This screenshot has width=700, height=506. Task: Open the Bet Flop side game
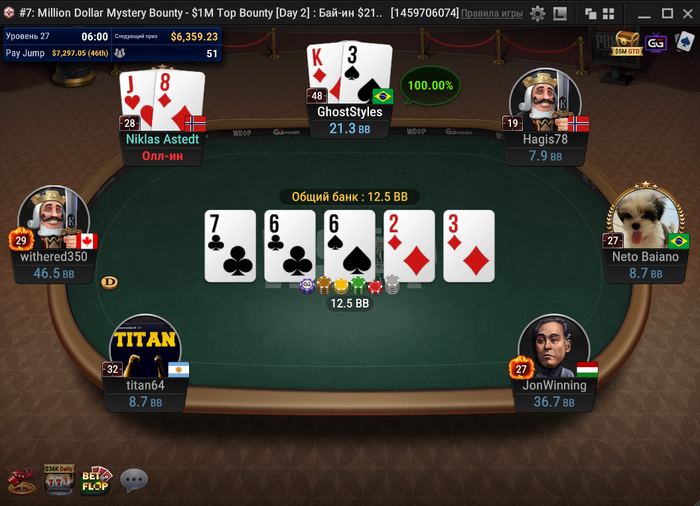pos(96,480)
